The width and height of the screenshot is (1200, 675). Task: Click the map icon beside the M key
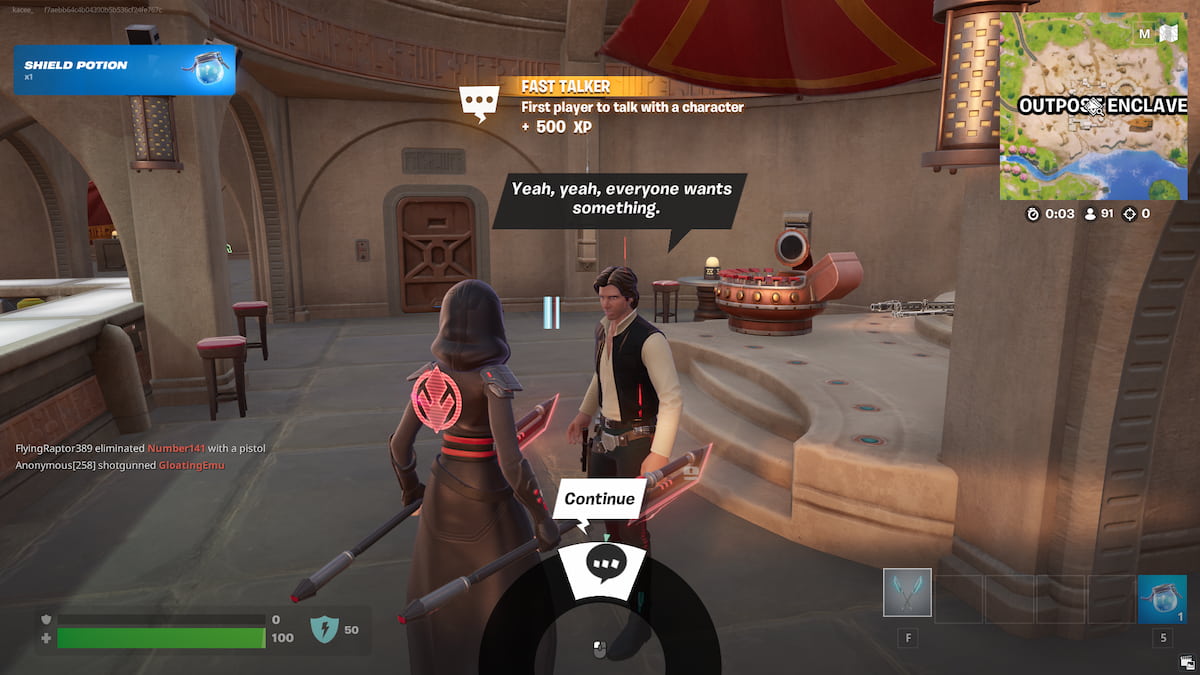[1169, 34]
